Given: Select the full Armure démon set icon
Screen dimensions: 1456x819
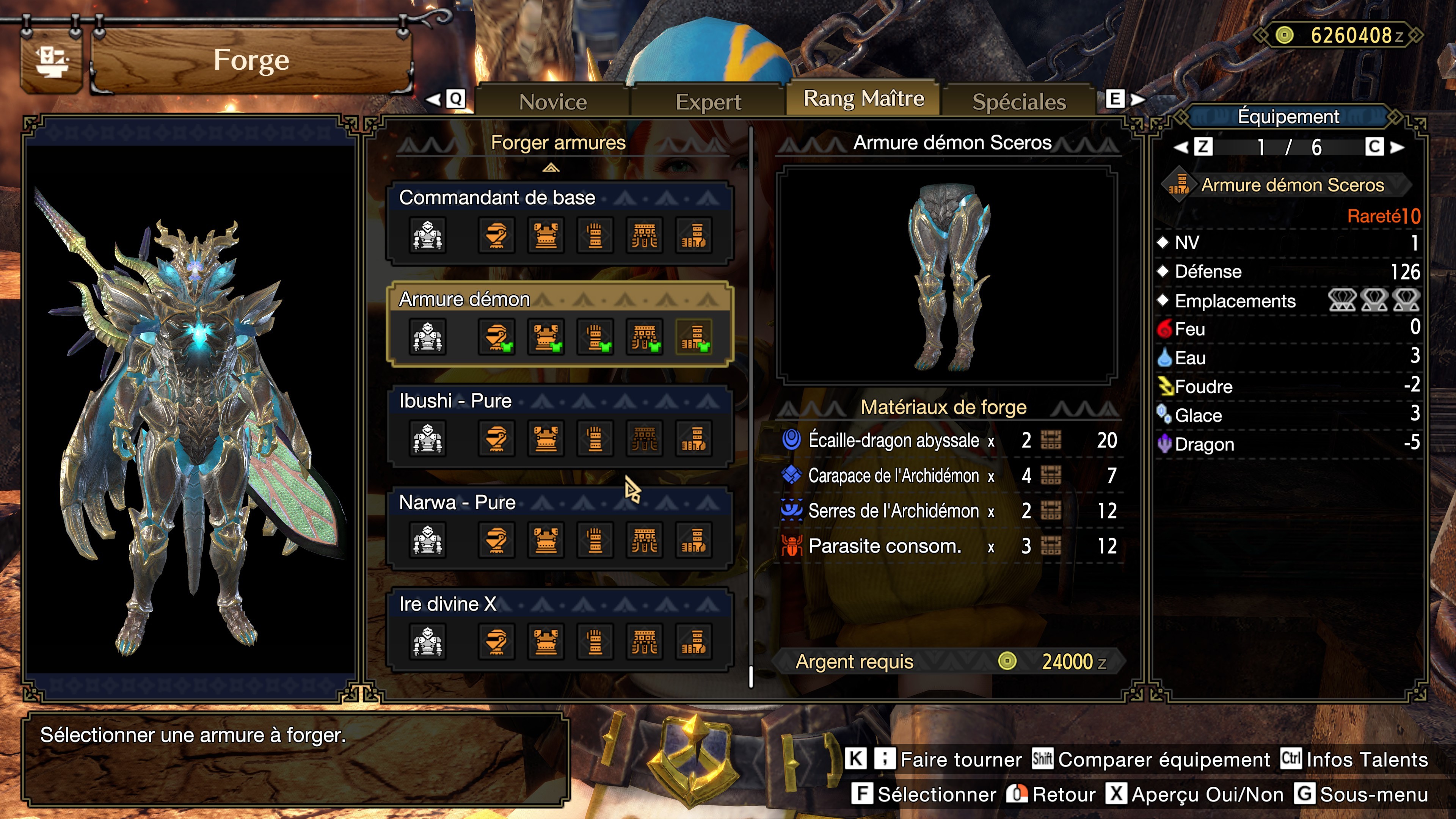Looking at the screenshot, I should tap(428, 337).
